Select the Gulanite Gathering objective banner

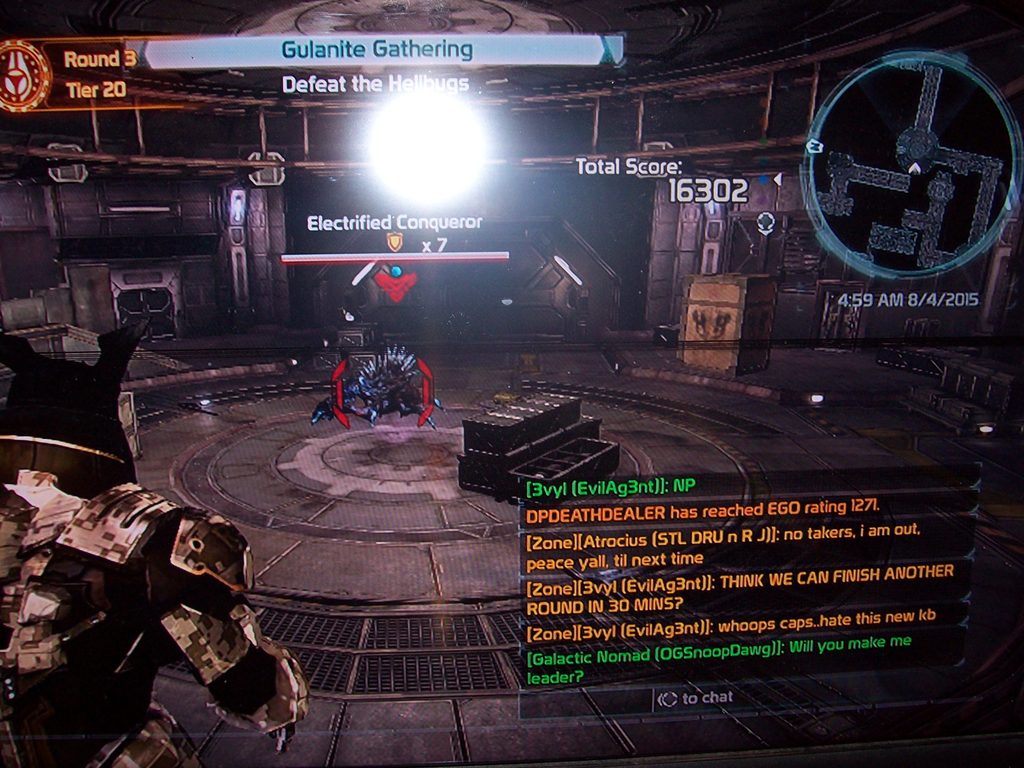(x=377, y=50)
